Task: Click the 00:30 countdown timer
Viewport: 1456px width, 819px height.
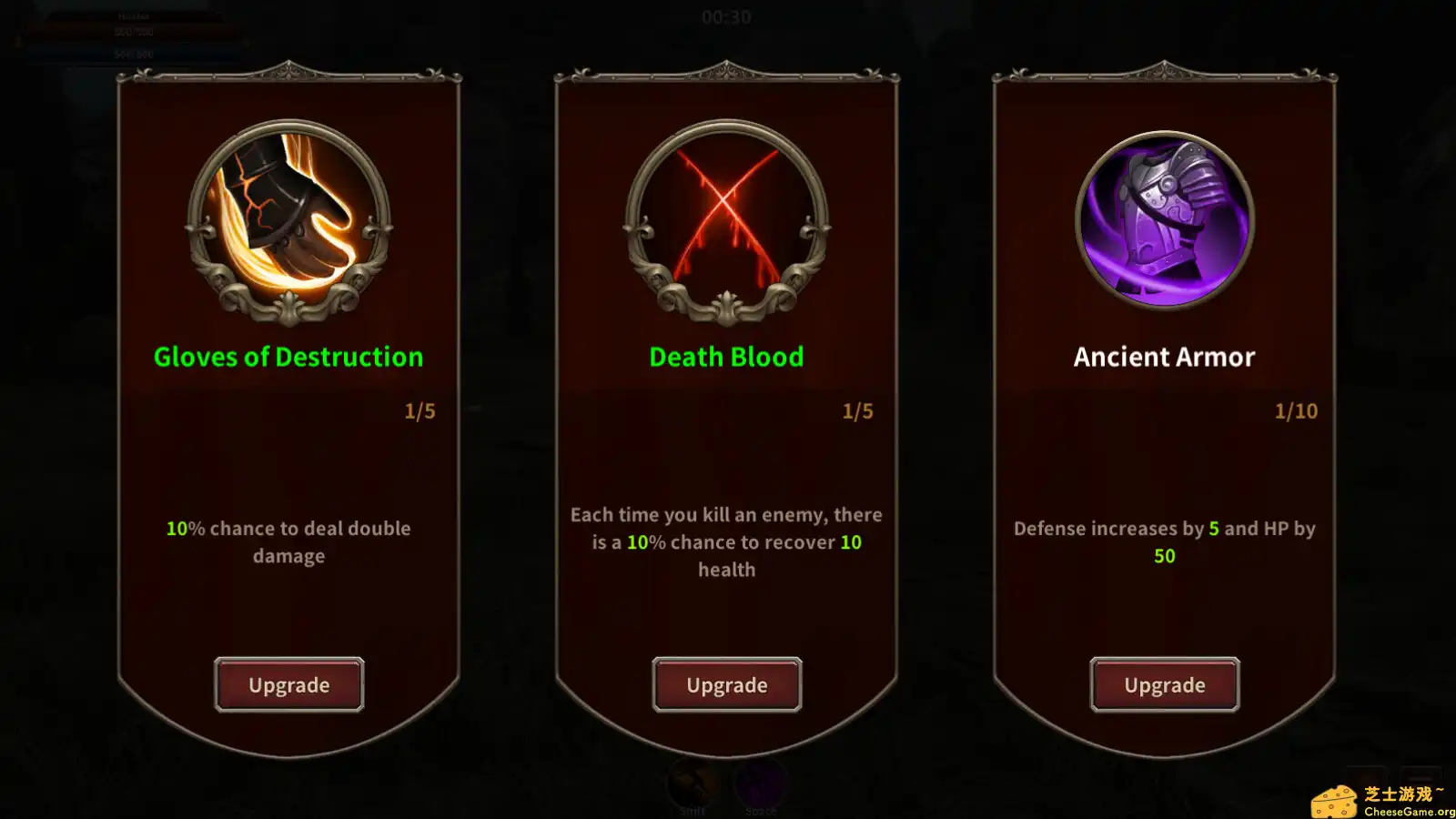Action: 728,16
